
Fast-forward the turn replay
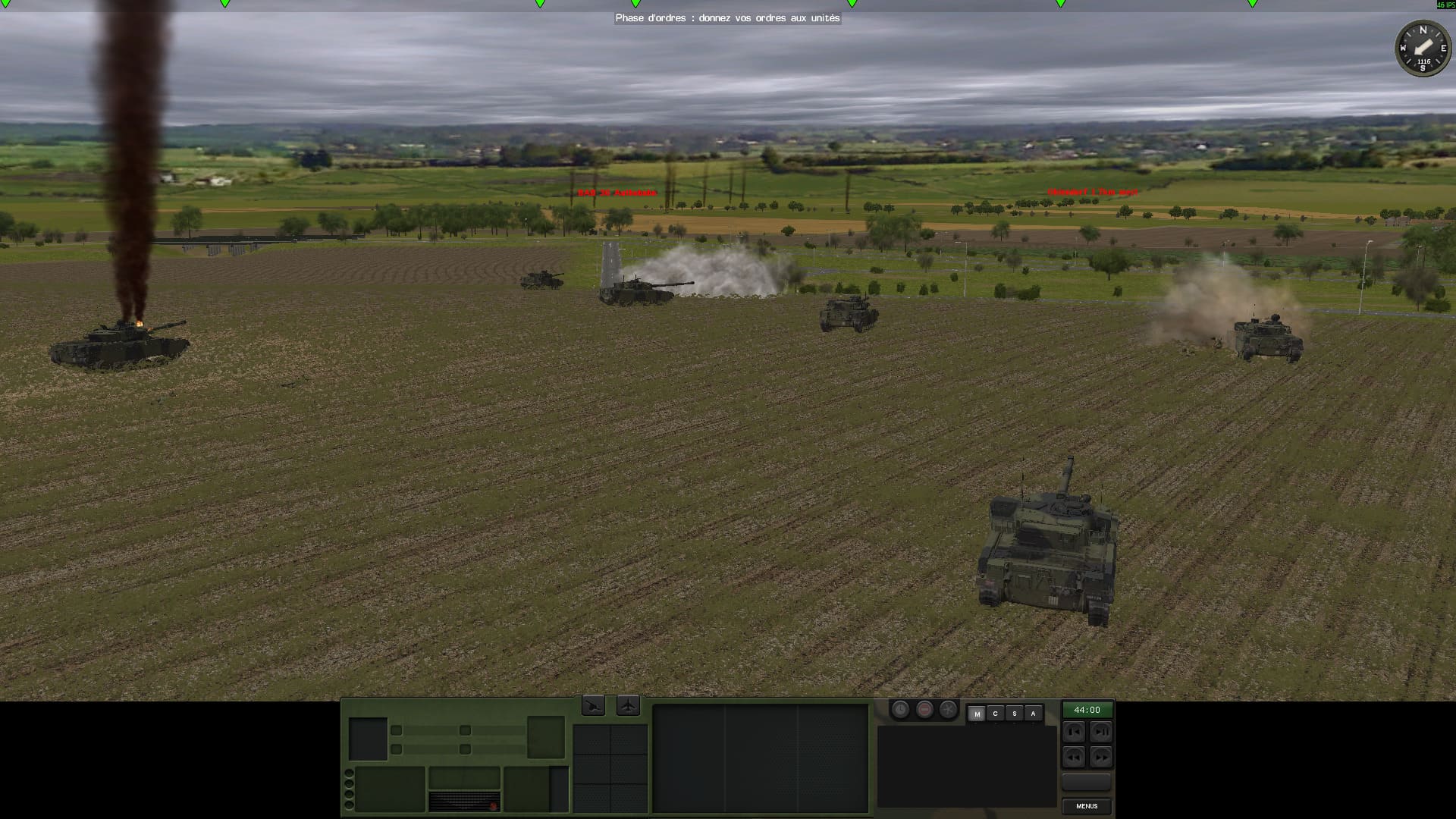pyautogui.click(x=1101, y=757)
